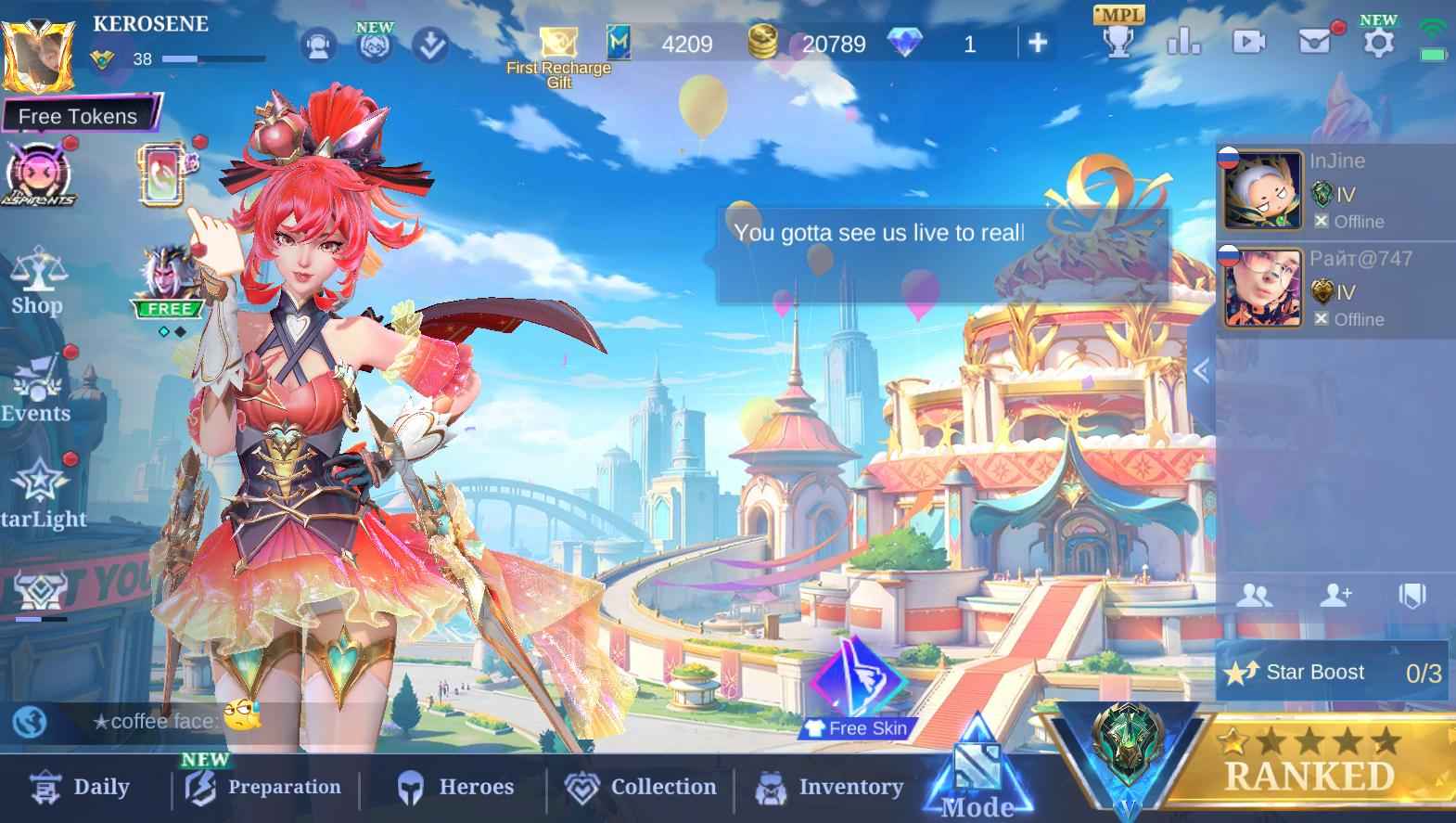Screen dimensions: 1456x823
Task: Open the video replay icon
Action: 1248,40
